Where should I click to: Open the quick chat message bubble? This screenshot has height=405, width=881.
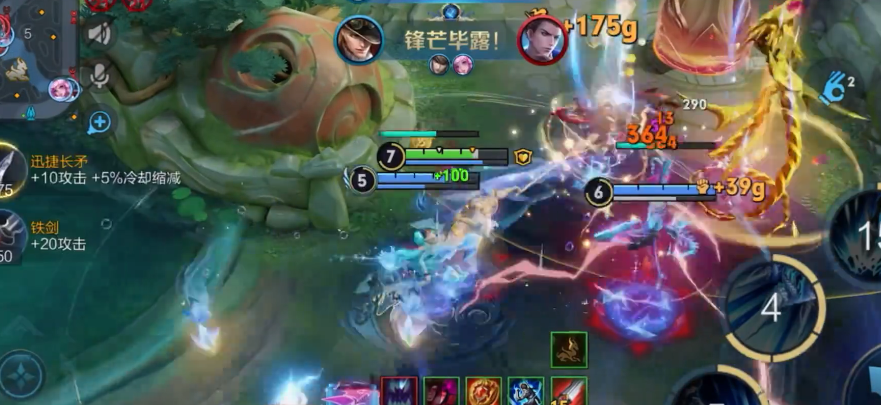(100, 122)
